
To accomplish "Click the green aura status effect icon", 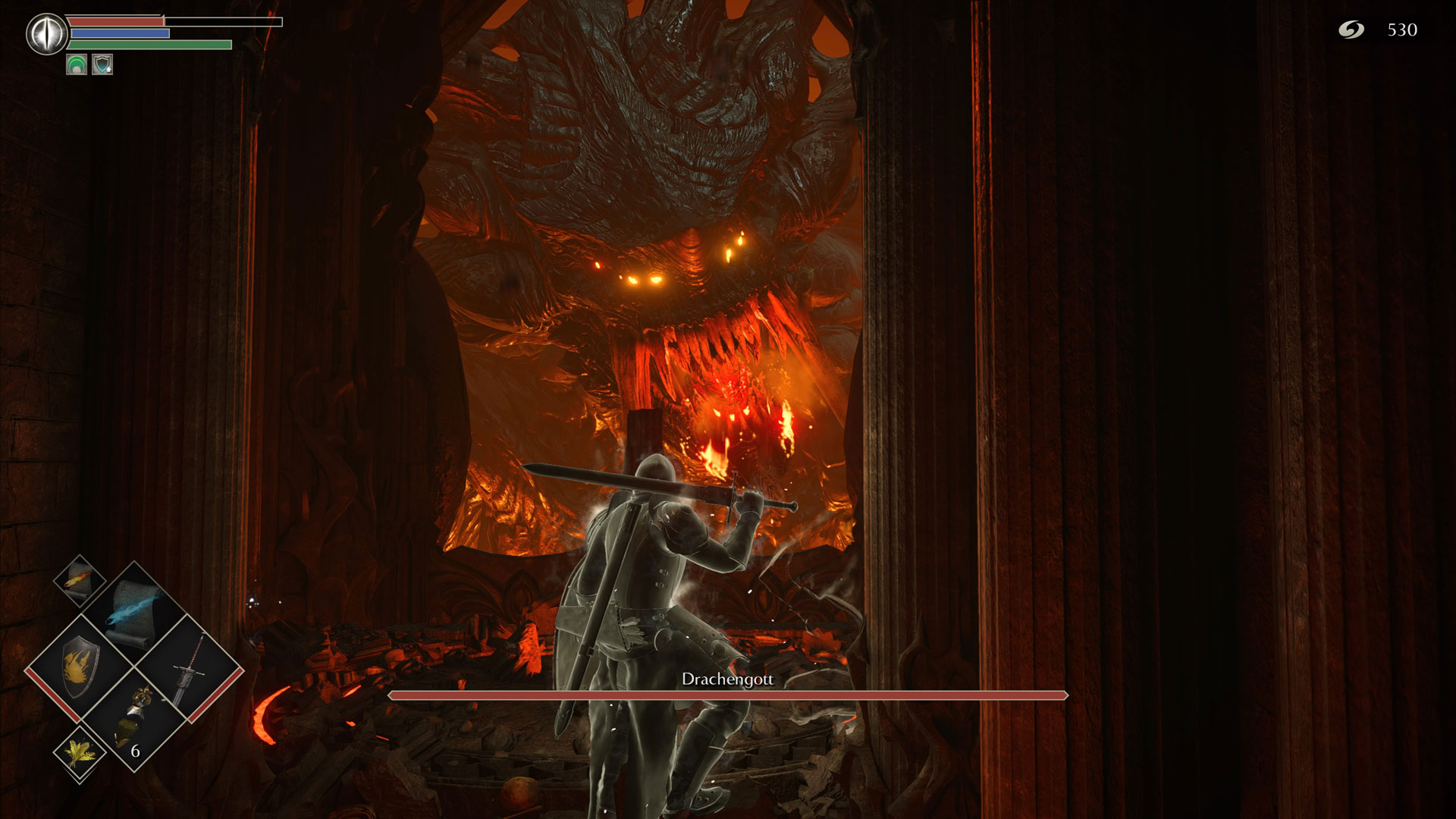I will coord(77,65).
